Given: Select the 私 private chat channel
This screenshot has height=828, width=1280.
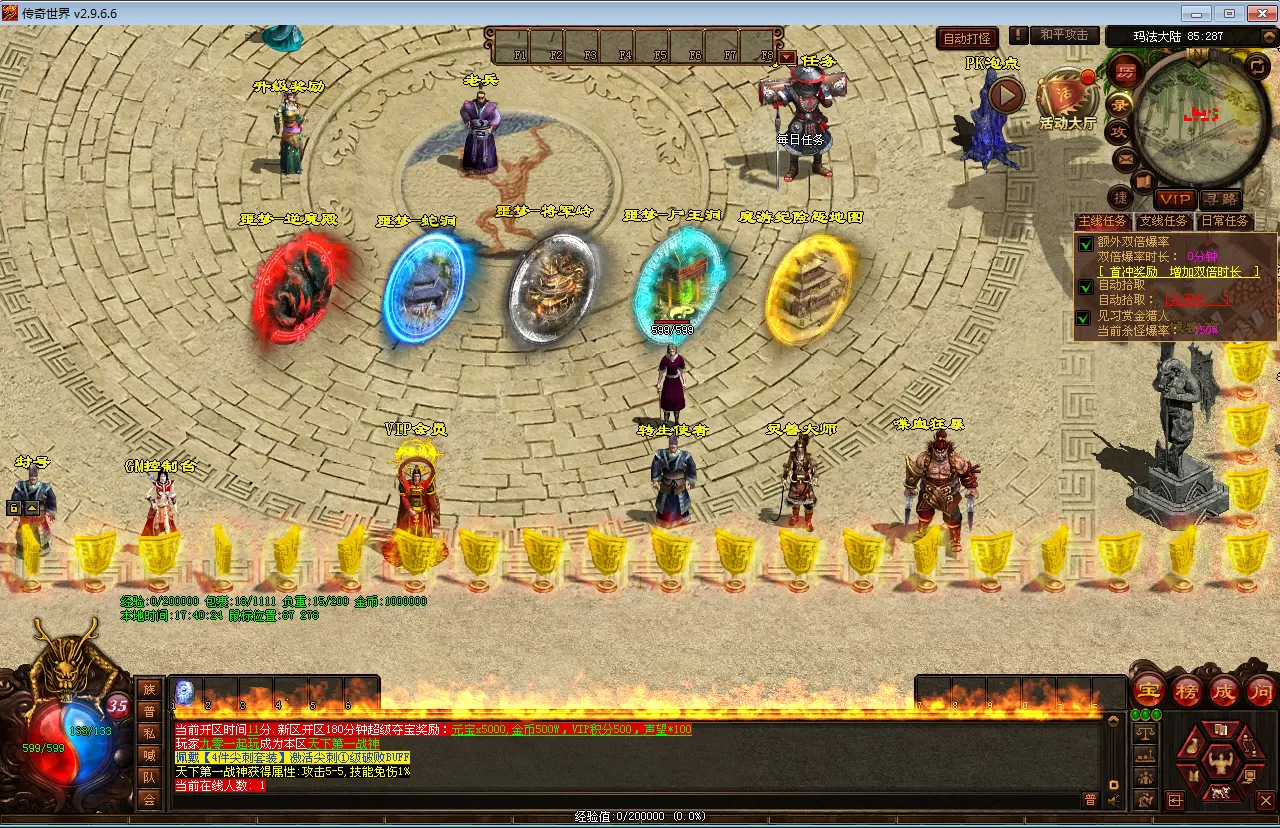Looking at the screenshot, I should [x=149, y=732].
